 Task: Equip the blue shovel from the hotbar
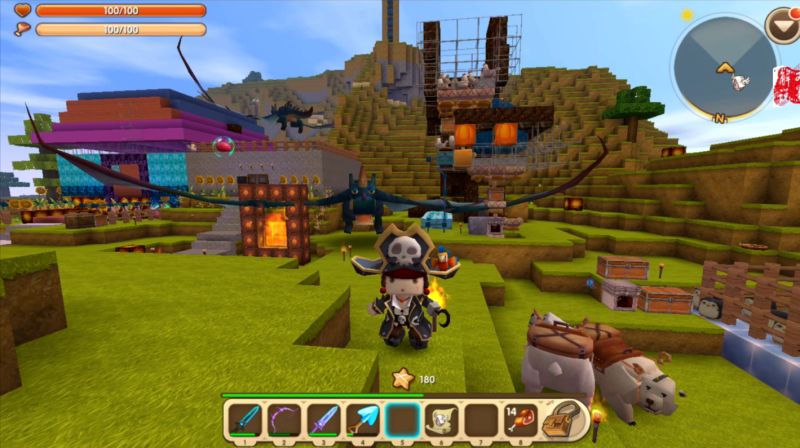362,420
